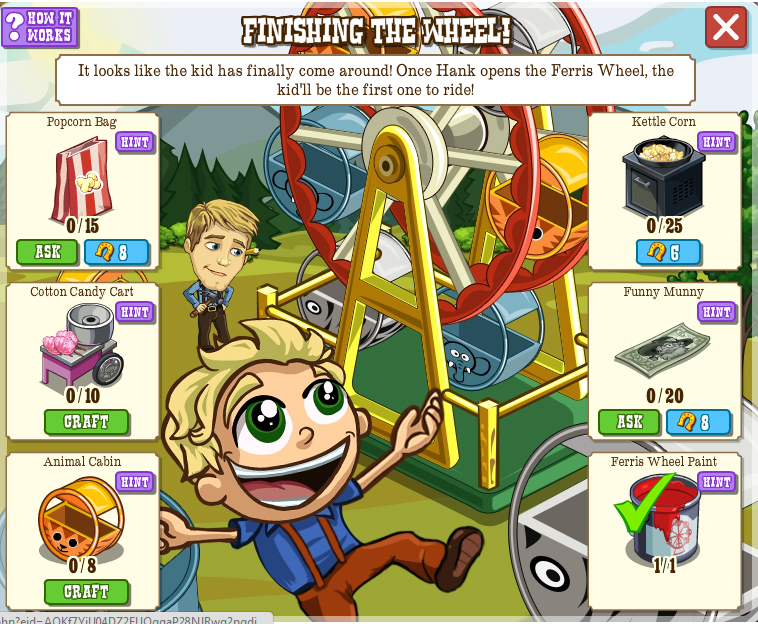Screen dimensions: 758x624
Task: Craft the Cotton Candy Cart
Action: [x=86, y=422]
